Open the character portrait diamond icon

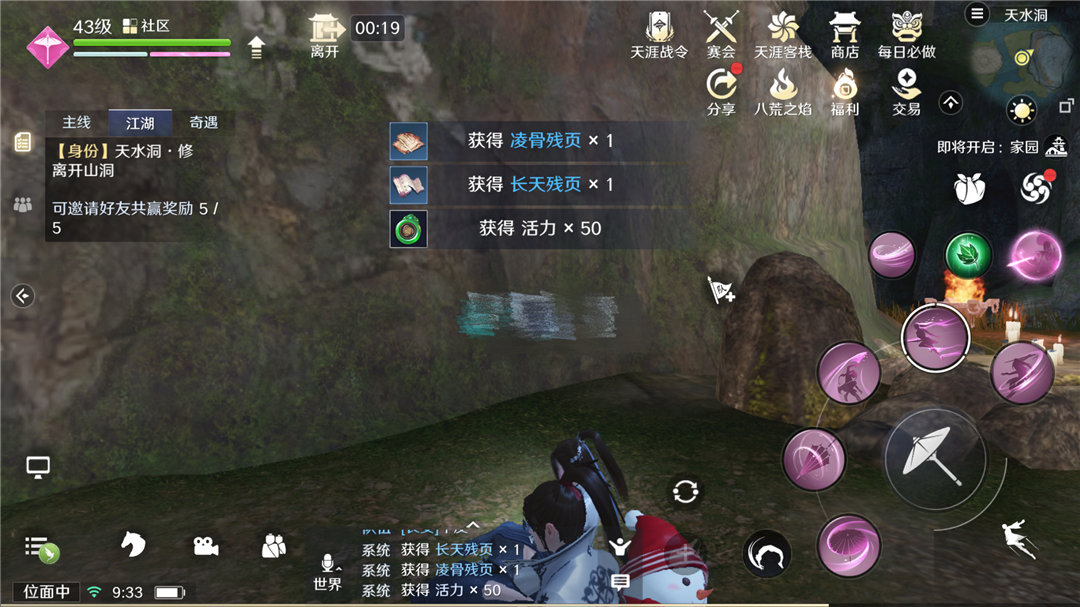(x=46, y=46)
